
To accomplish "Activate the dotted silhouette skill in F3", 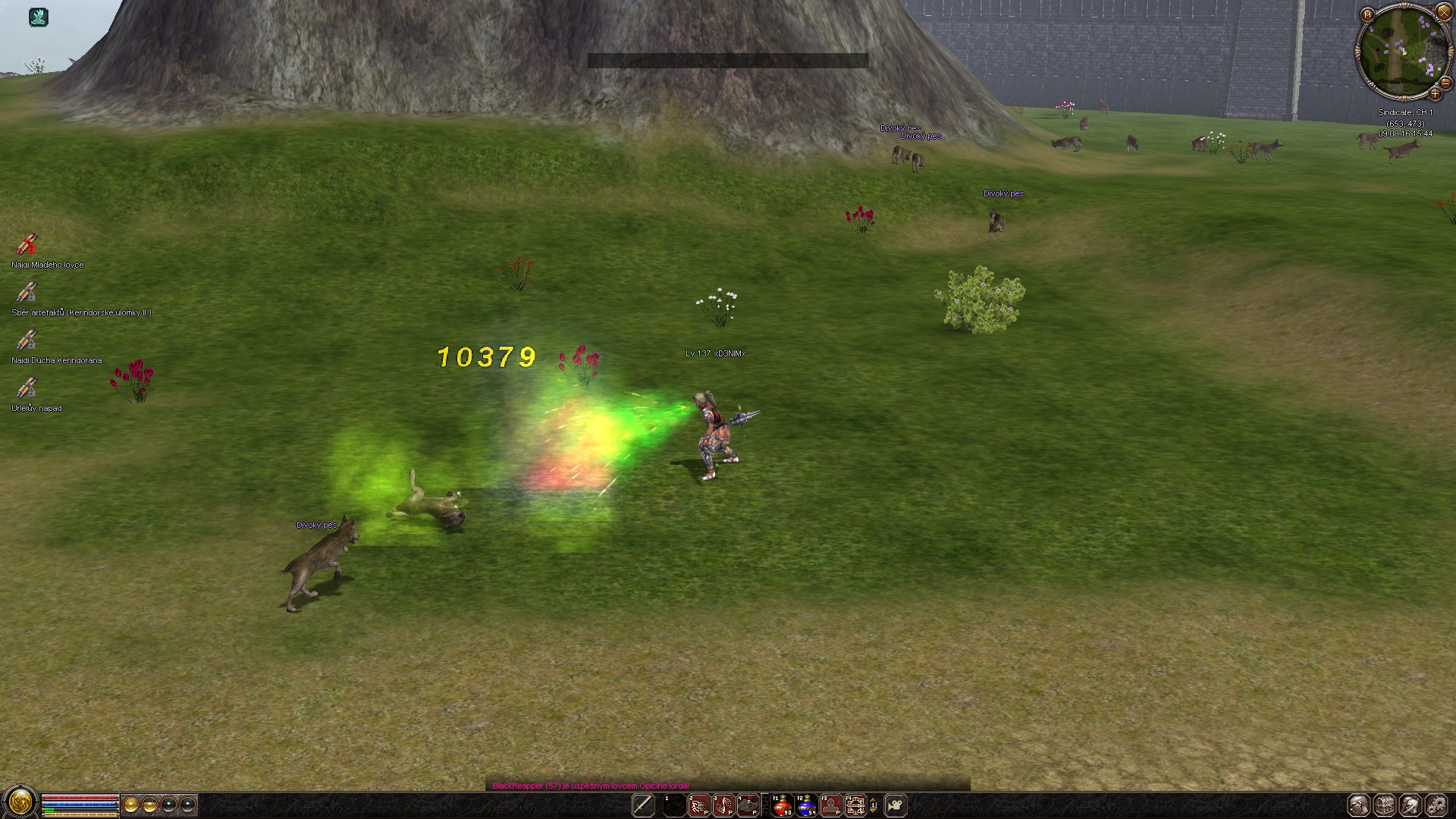I will click(x=831, y=805).
